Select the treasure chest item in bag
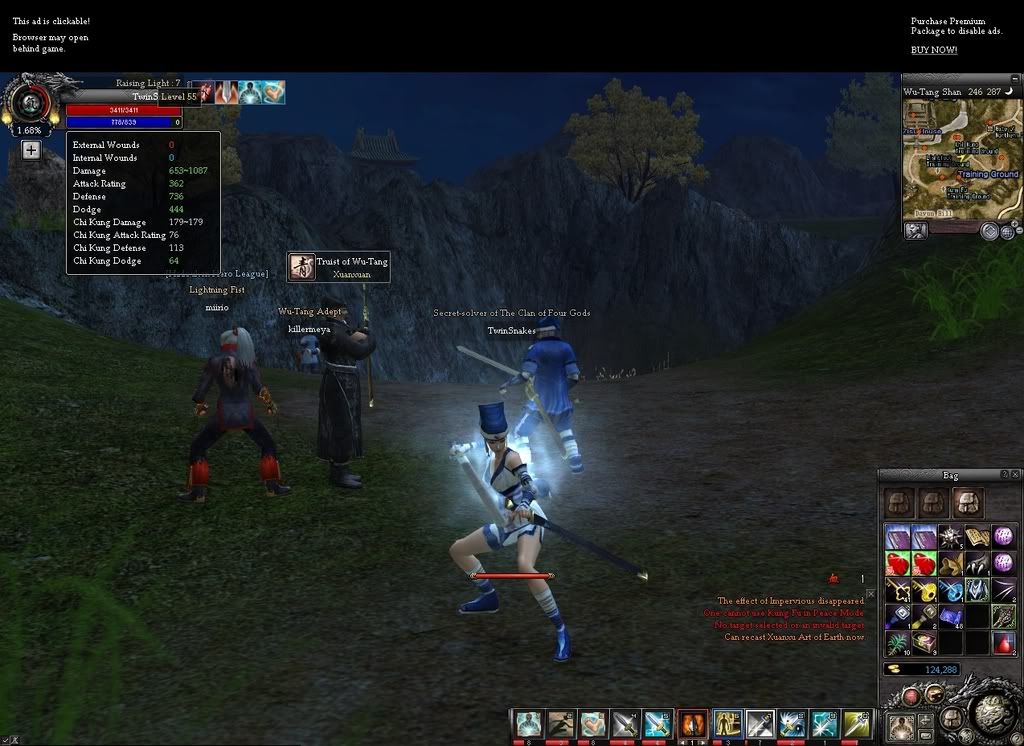1024x746 pixels. (x=923, y=642)
